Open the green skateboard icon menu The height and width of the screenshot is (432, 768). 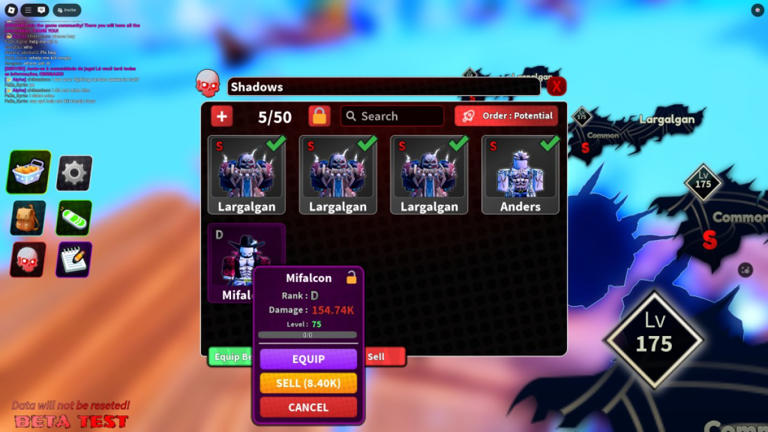point(74,217)
